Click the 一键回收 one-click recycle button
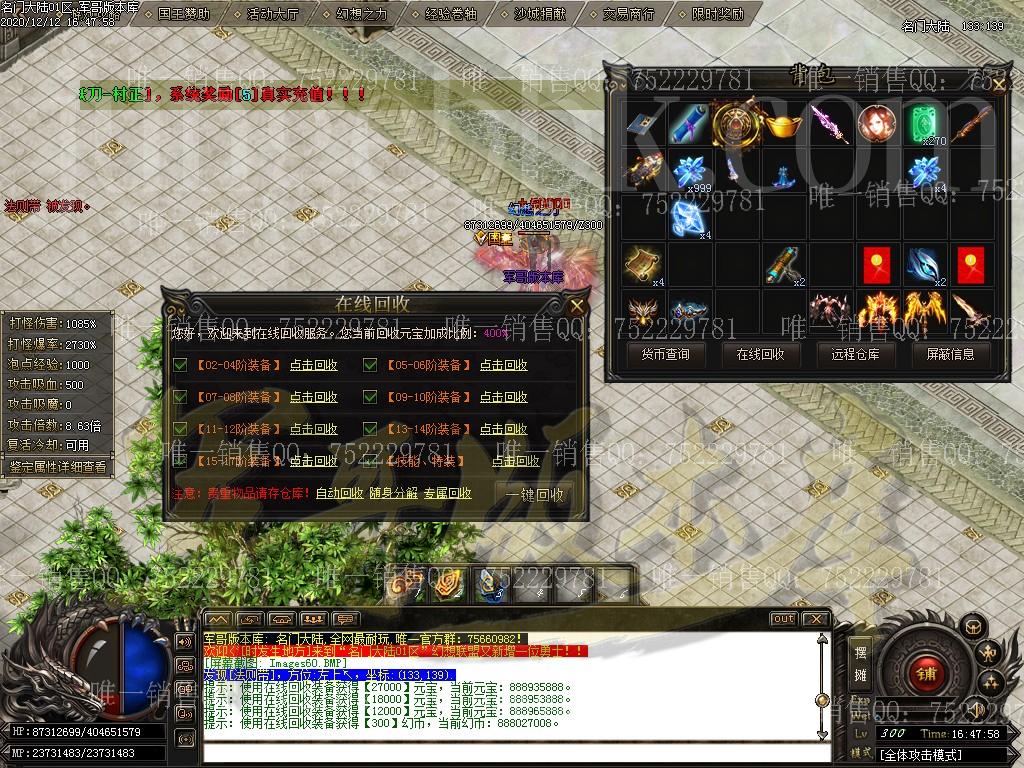This screenshot has width=1024, height=768. click(x=535, y=494)
